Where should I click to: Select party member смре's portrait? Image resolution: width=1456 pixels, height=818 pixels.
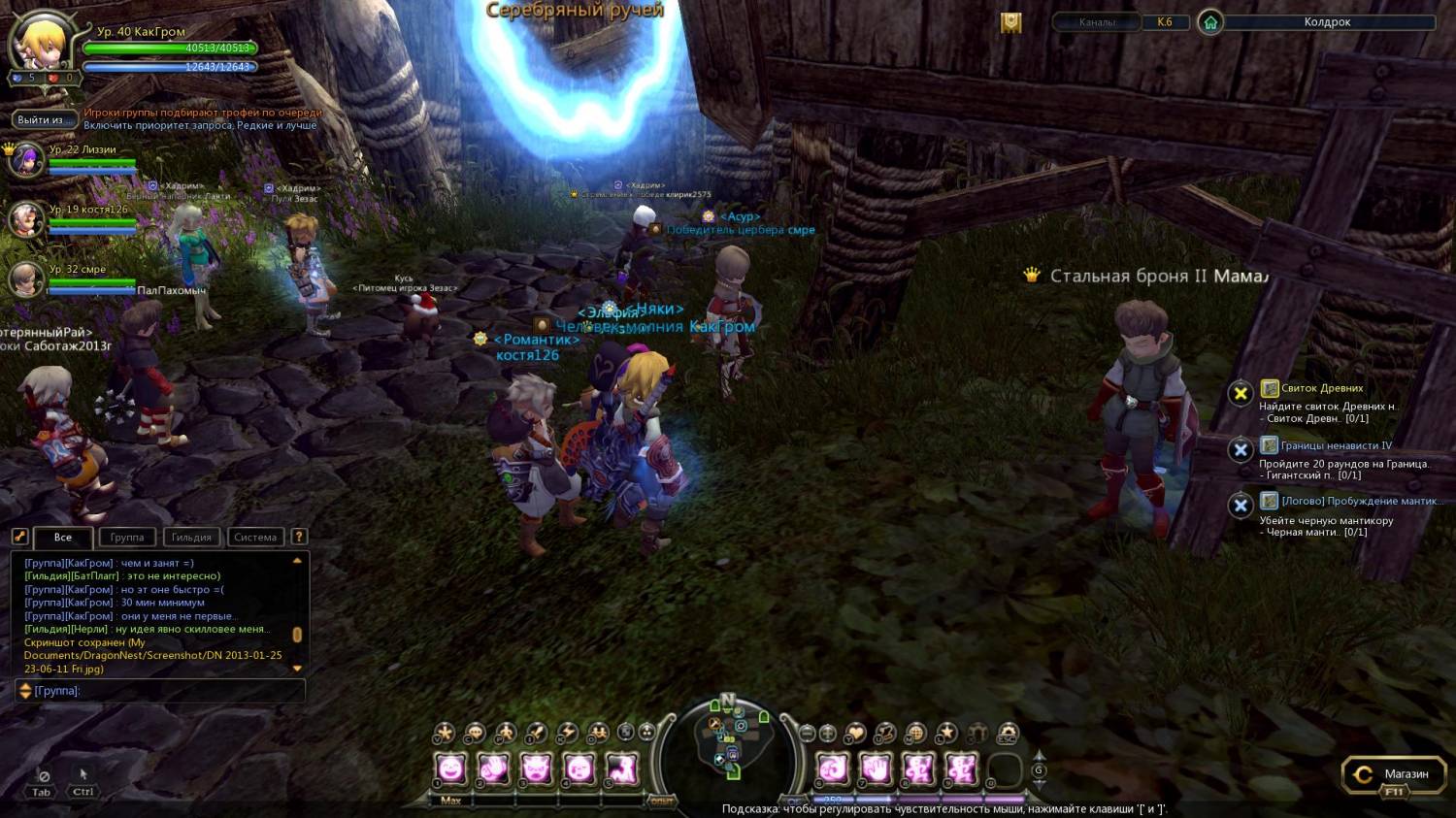click(26, 279)
